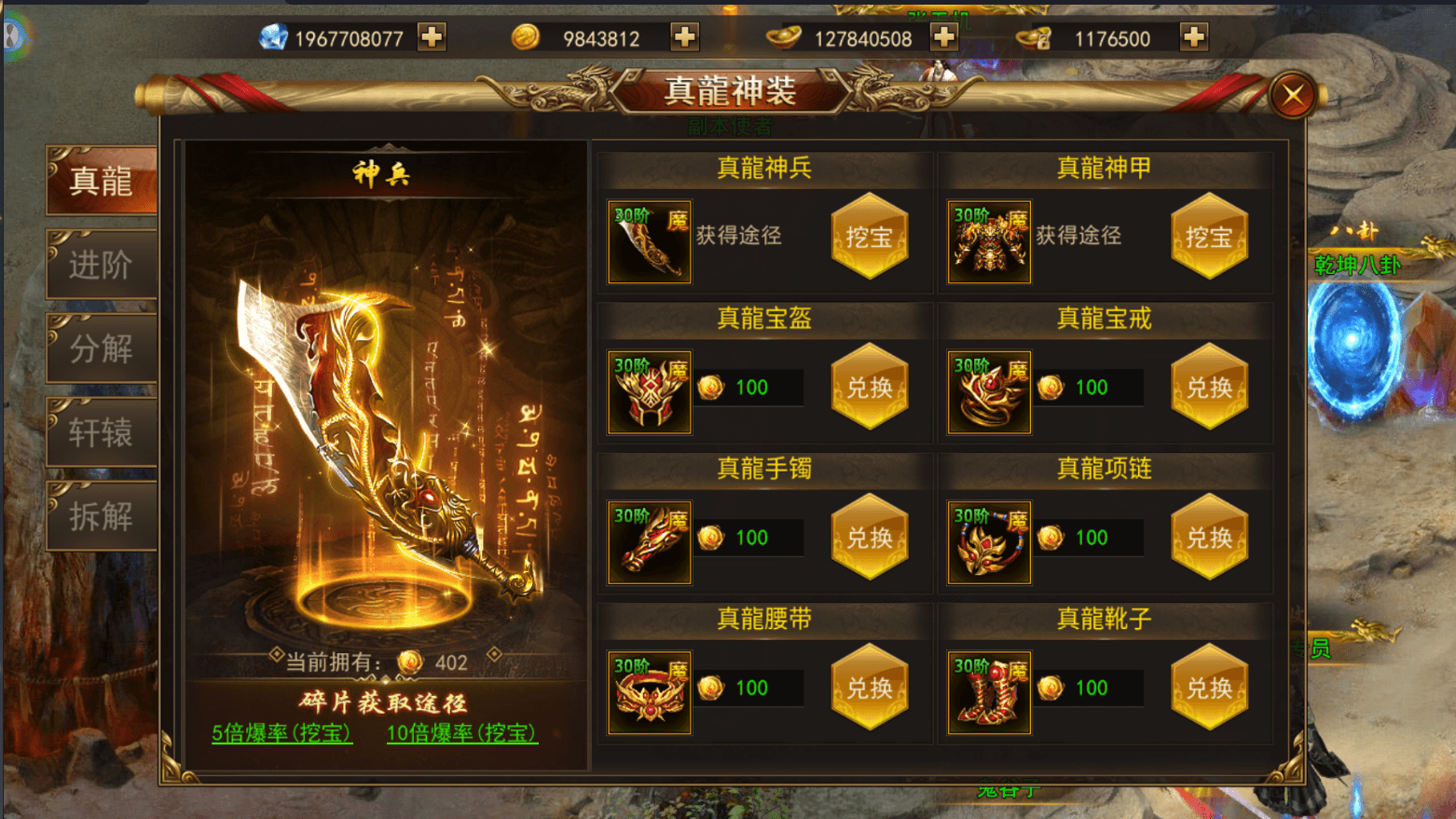This screenshot has width=1456, height=819.
Task: Click the 真龍神兵 weapon item icon
Action: pyautogui.click(x=649, y=241)
